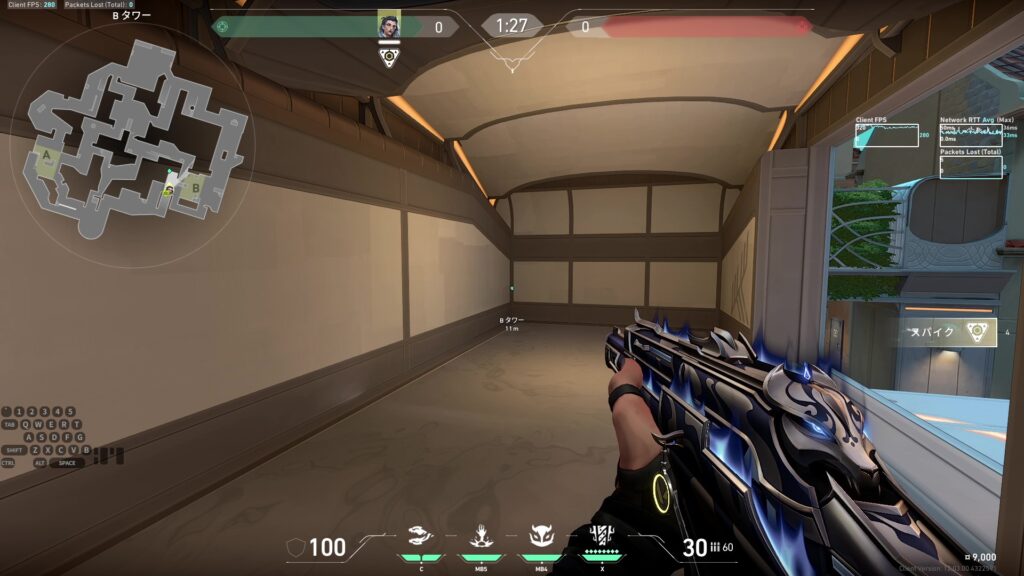The height and width of the screenshot is (576, 1024).
Task: Click the spike carrier icon below the portrait
Action: [x=389, y=57]
